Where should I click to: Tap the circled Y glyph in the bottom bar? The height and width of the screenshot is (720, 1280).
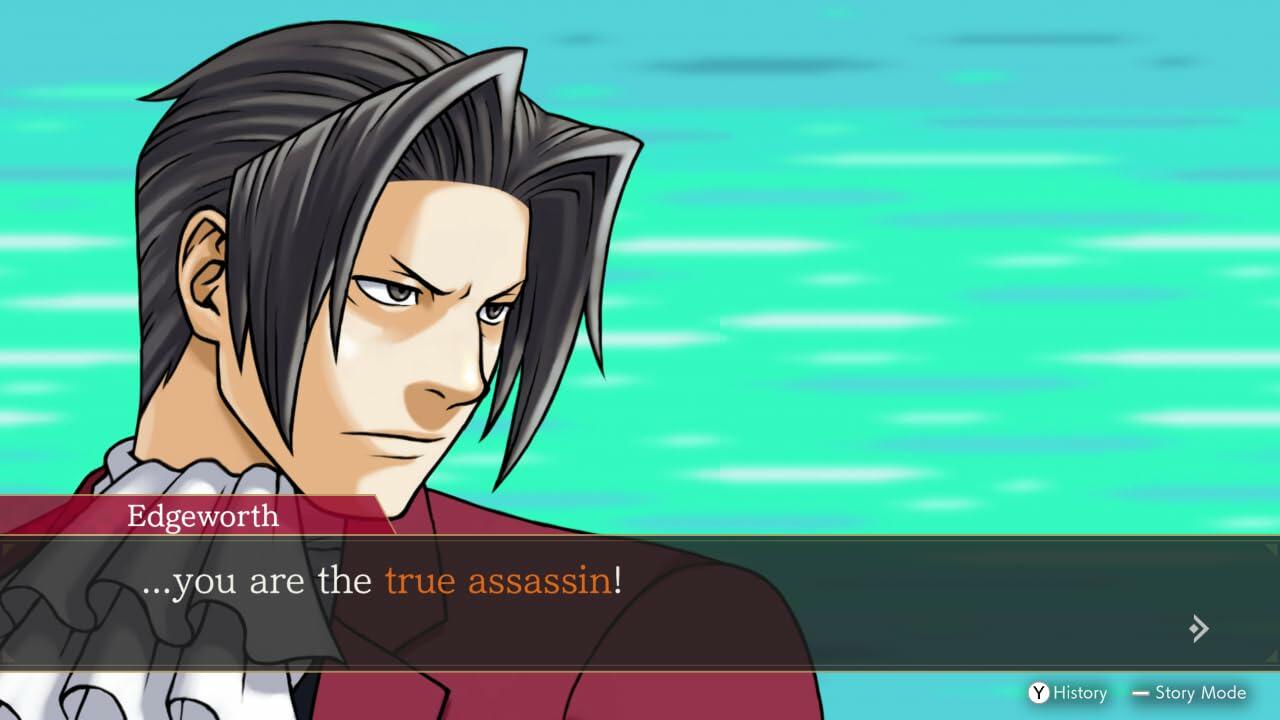(1037, 693)
